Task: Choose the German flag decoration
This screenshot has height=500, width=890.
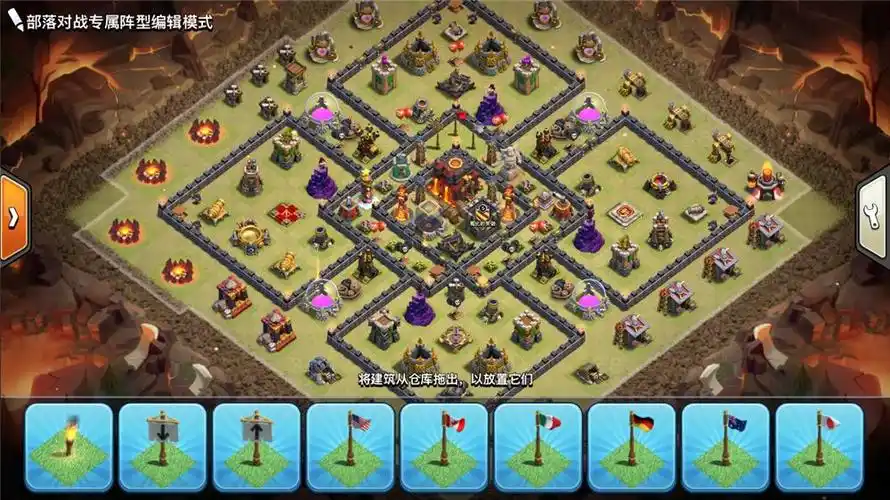Action: [632, 447]
